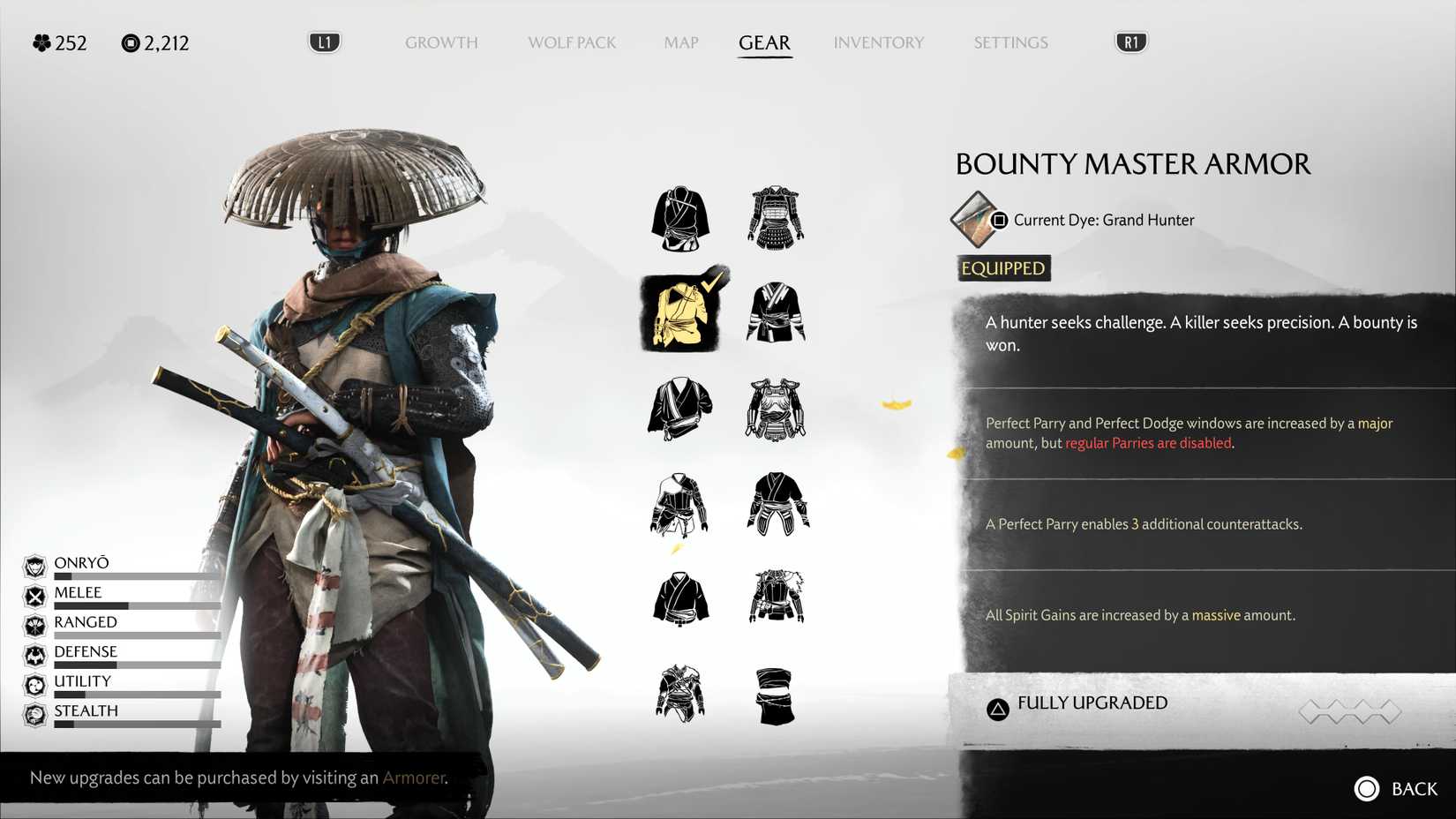The width and height of the screenshot is (1456, 819).
Task: Go to the Map tab
Action: (680, 42)
